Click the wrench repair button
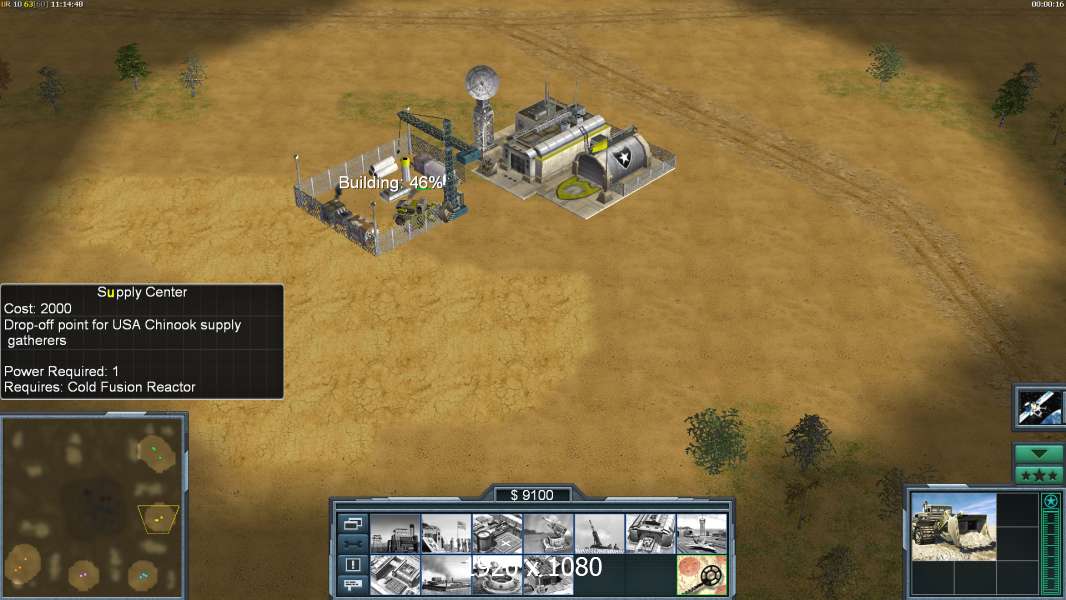 coord(353,544)
